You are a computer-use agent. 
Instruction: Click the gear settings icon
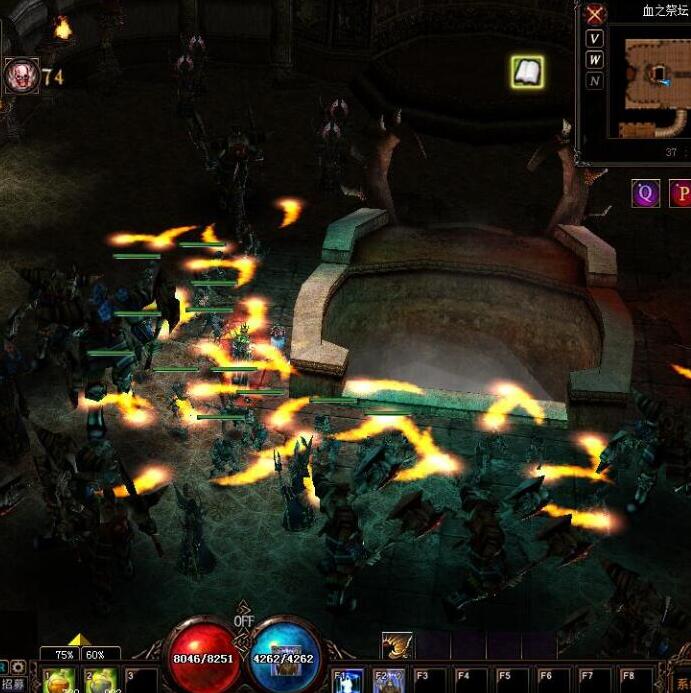[18, 666]
